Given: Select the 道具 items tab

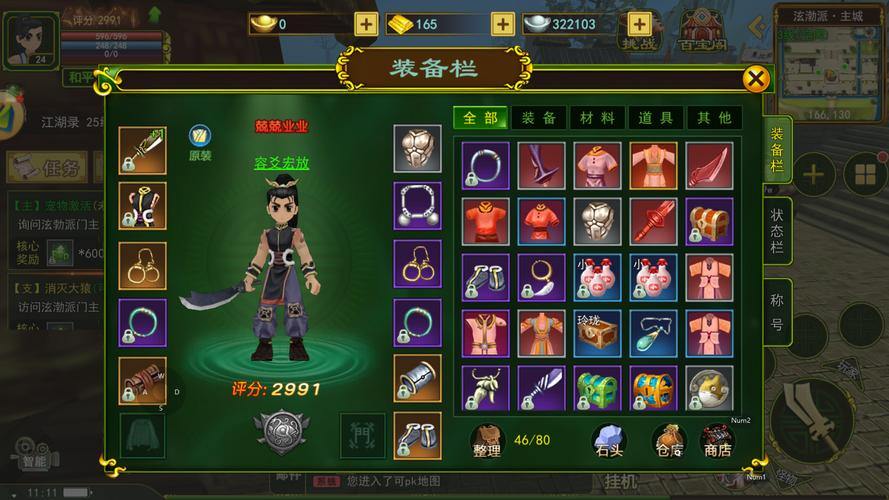Looking at the screenshot, I should pyautogui.click(x=656, y=118).
